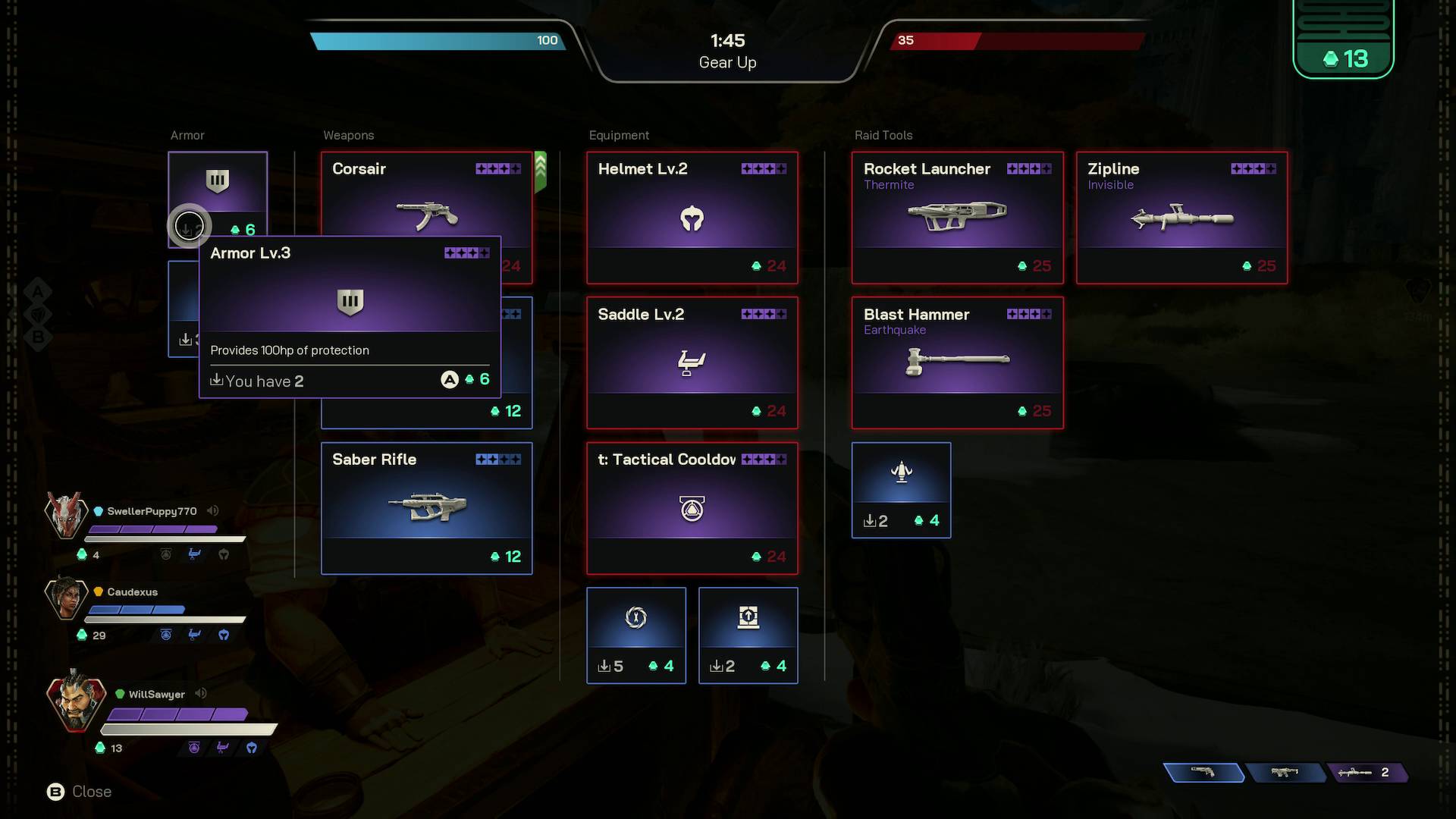Mute WillSawyer's voice chat
1456x819 pixels.
(x=200, y=693)
